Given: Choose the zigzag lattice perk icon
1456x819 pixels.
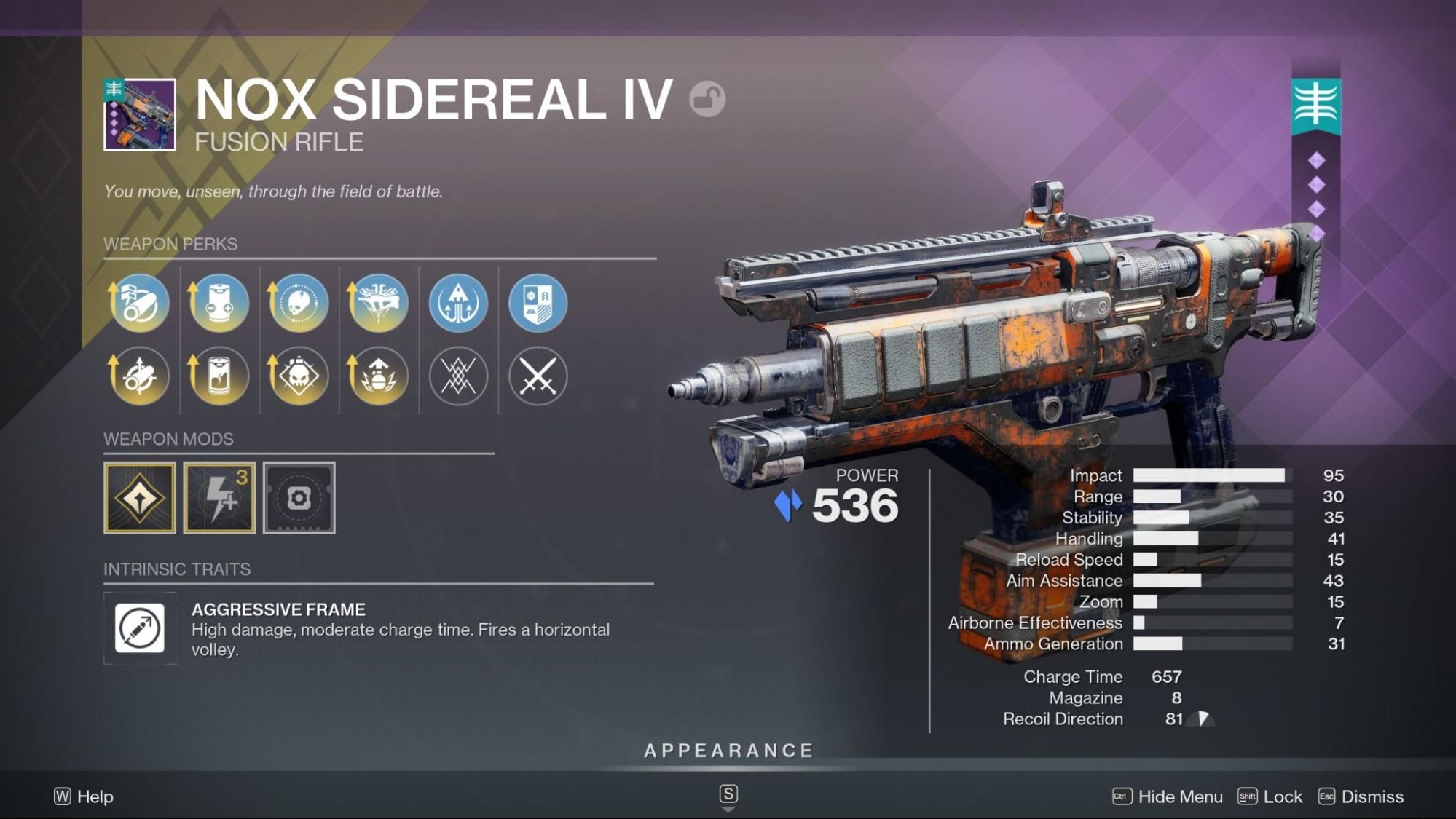Looking at the screenshot, I should [x=458, y=376].
